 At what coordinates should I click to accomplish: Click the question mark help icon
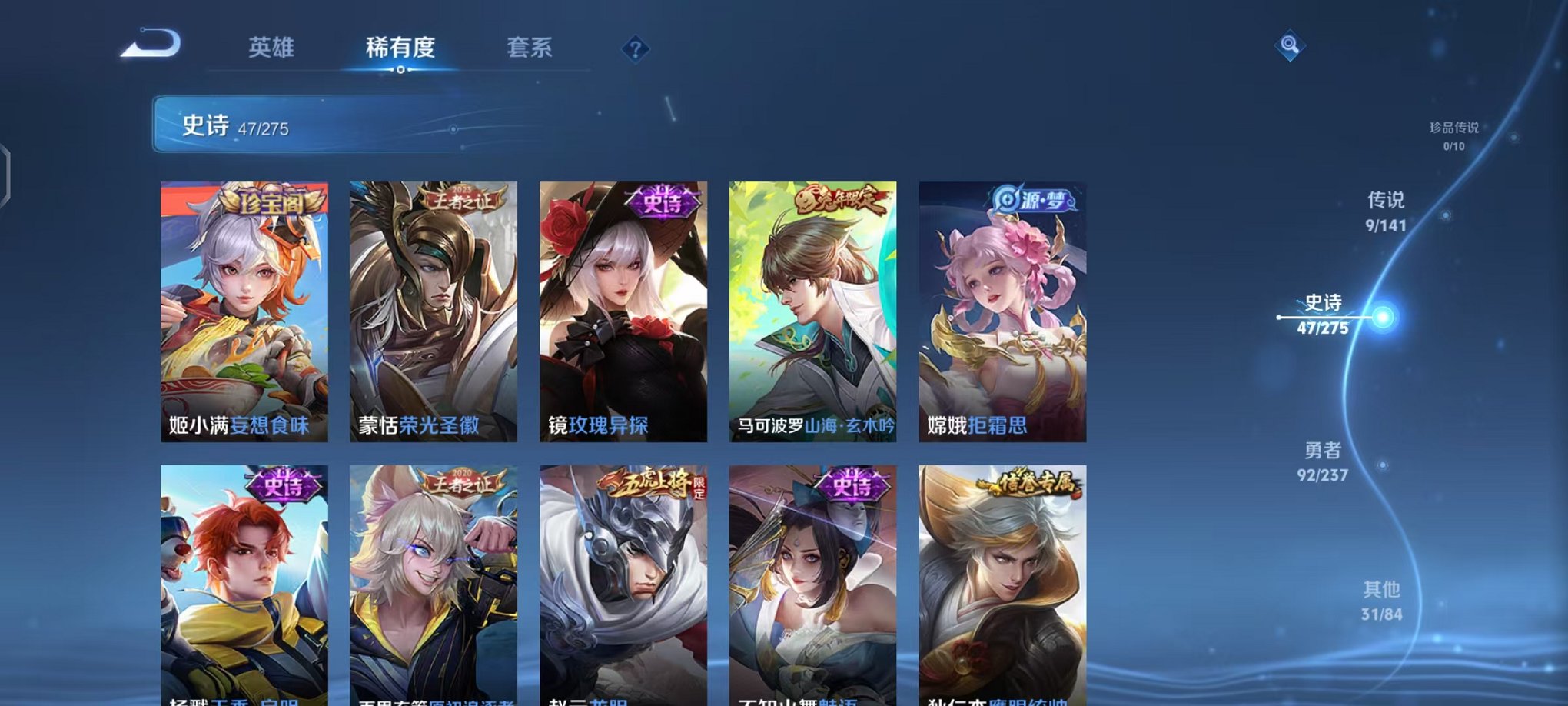pyautogui.click(x=635, y=49)
